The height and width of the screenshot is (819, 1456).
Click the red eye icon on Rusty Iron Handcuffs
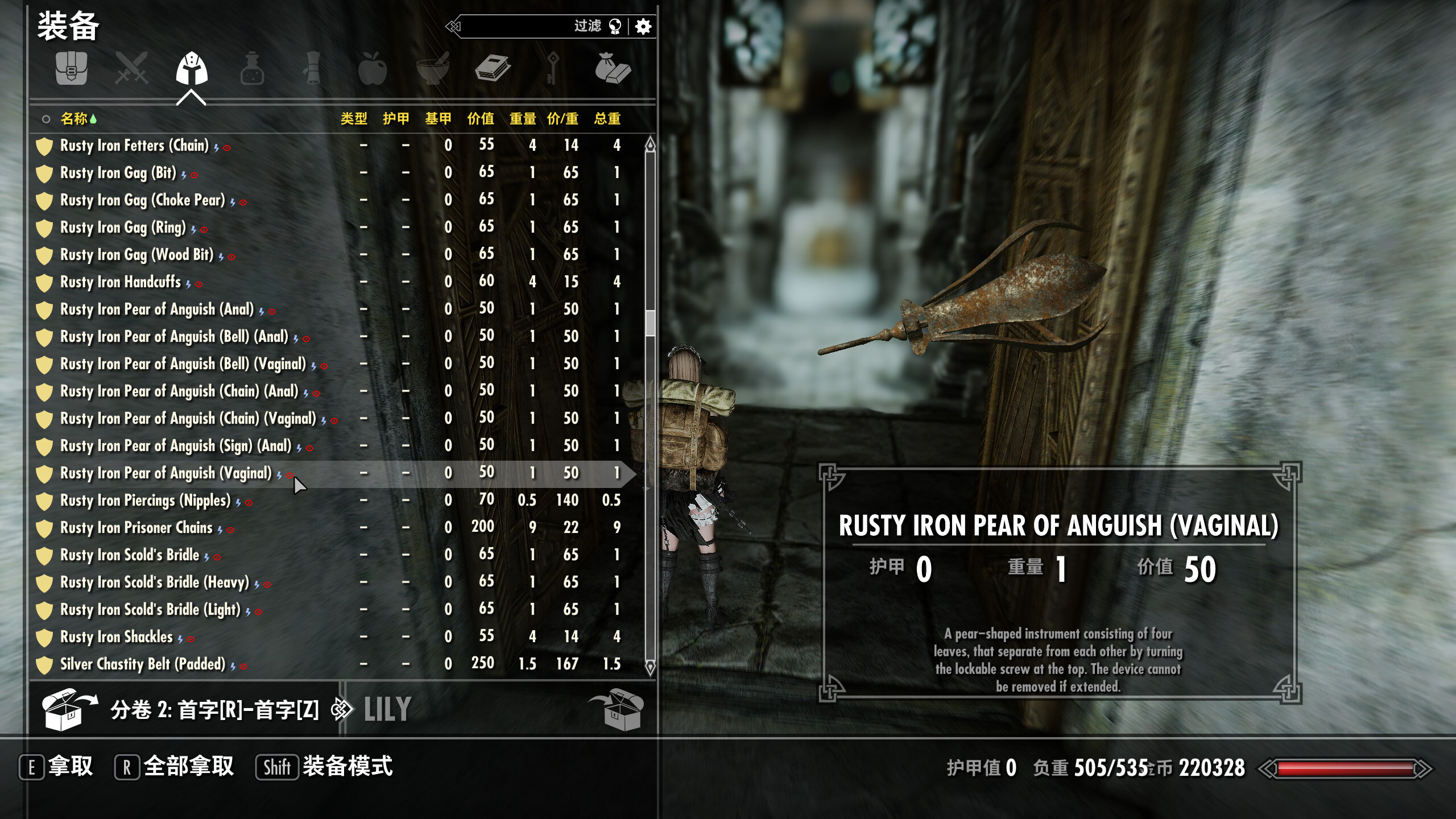(x=198, y=284)
